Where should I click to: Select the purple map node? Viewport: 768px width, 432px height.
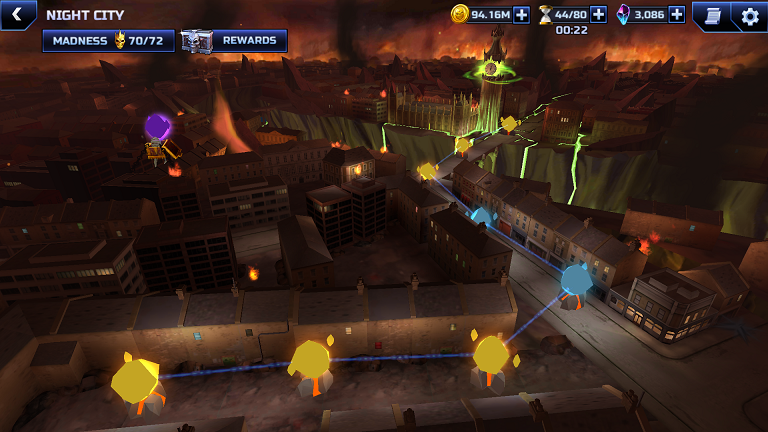158,127
